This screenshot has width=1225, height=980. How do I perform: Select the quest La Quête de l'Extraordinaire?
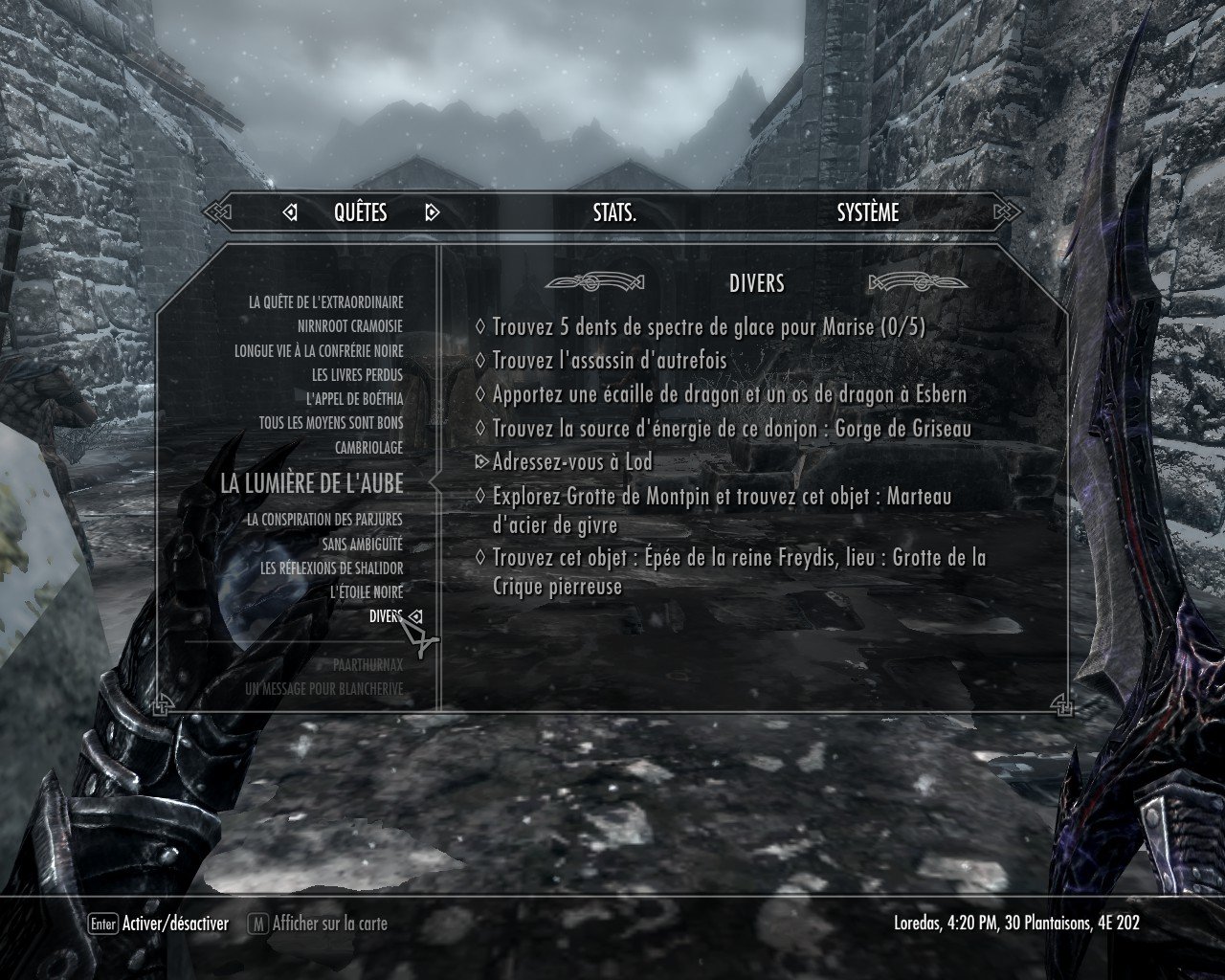pyautogui.click(x=325, y=302)
